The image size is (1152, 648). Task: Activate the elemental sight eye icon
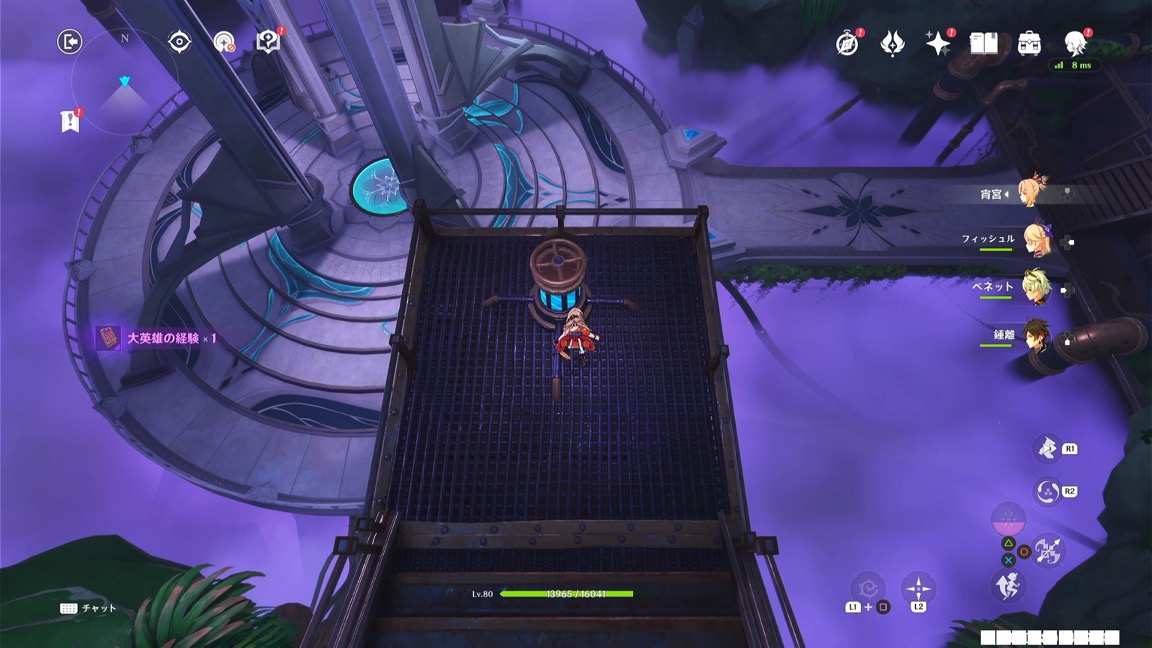click(180, 41)
